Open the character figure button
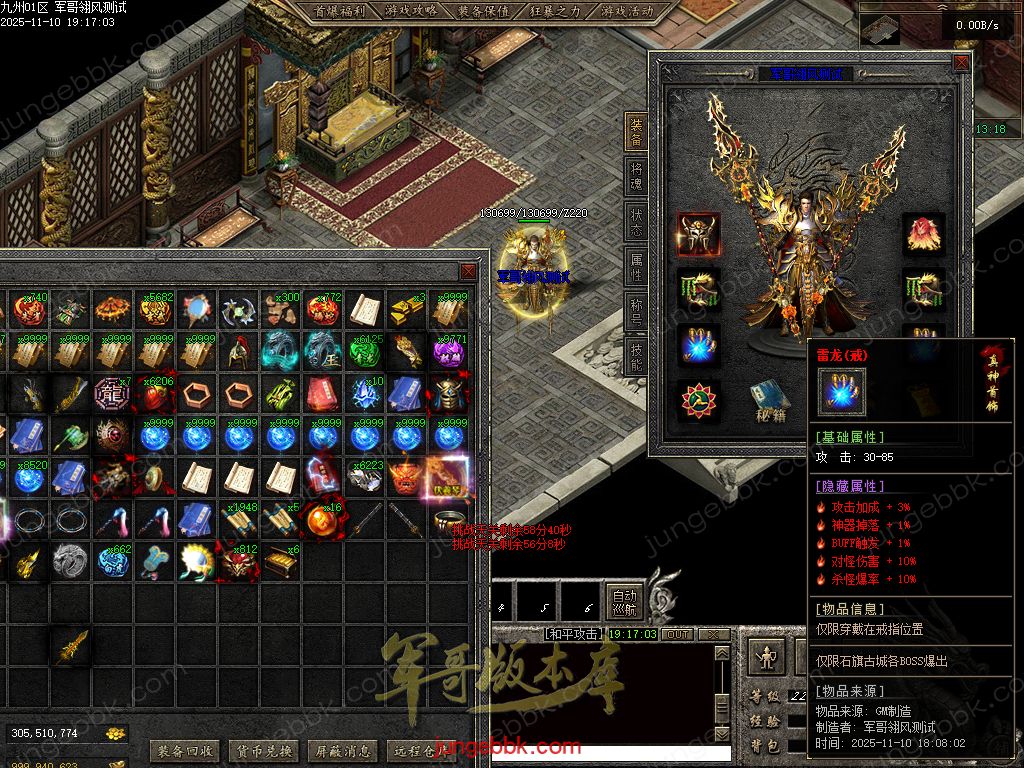The width and height of the screenshot is (1024, 768). point(765,658)
